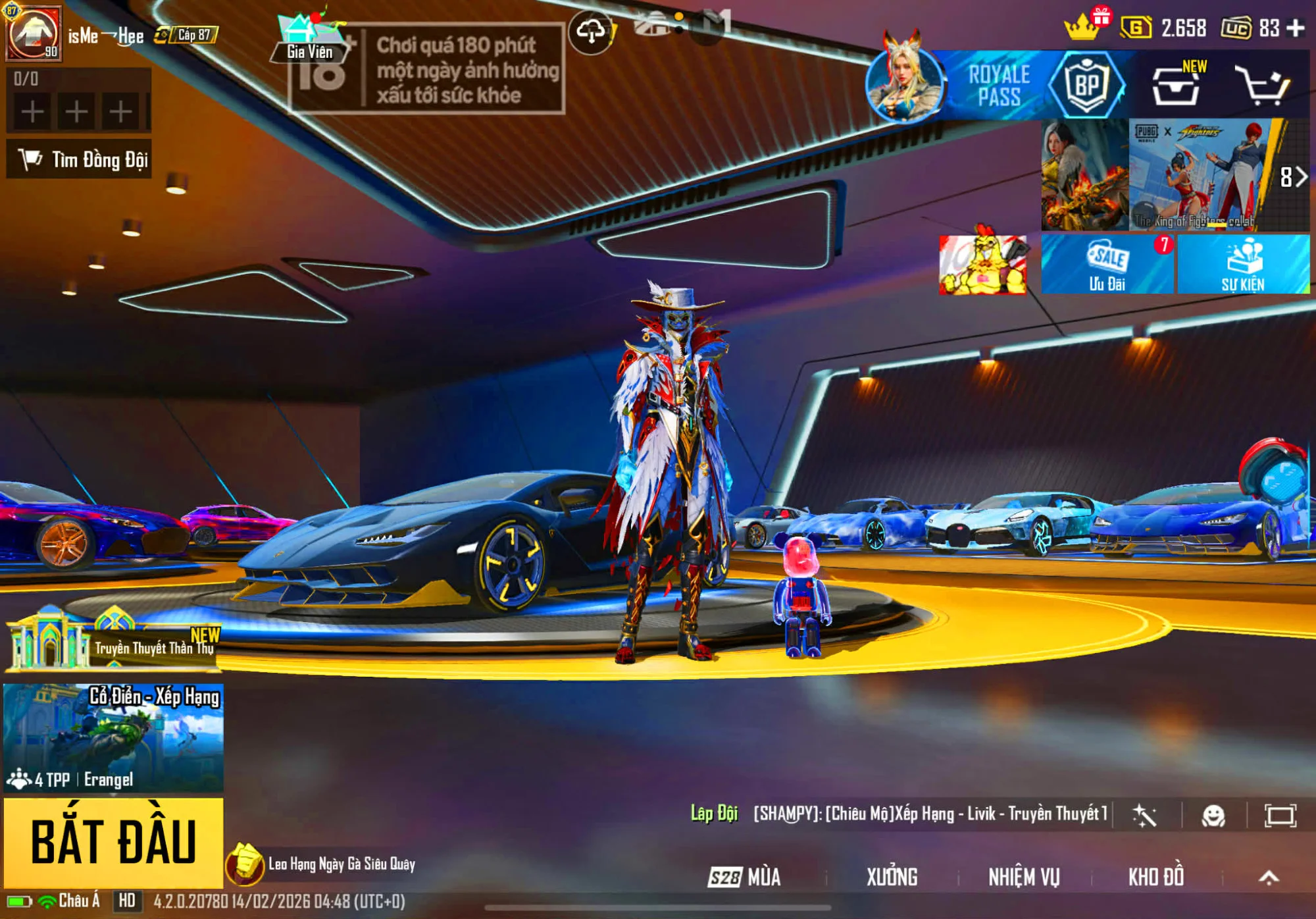The height and width of the screenshot is (919, 1316).
Task: Open the isMe Hee player profile avatar
Action: pos(34,33)
